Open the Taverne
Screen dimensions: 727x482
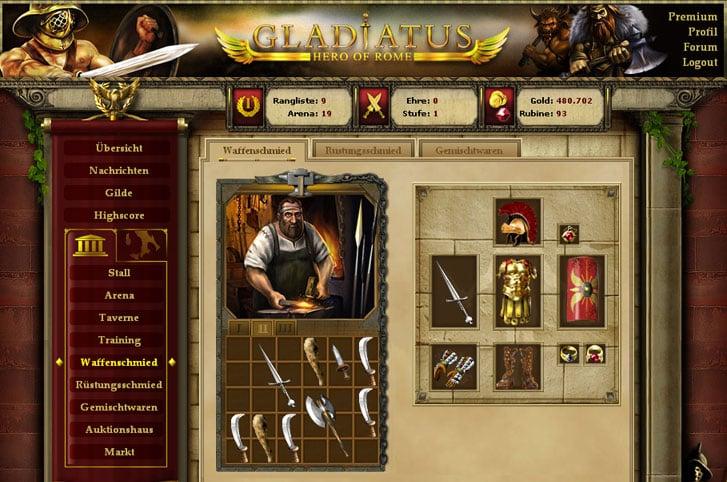[119, 318]
